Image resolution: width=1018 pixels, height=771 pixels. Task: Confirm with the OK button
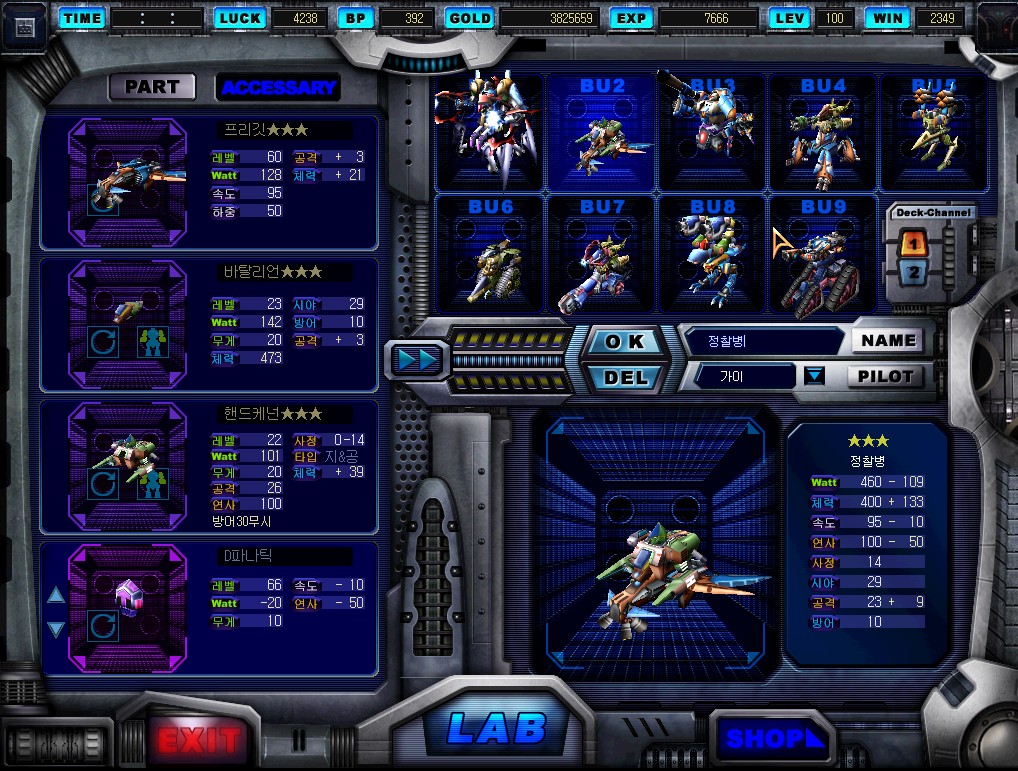tap(626, 341)
